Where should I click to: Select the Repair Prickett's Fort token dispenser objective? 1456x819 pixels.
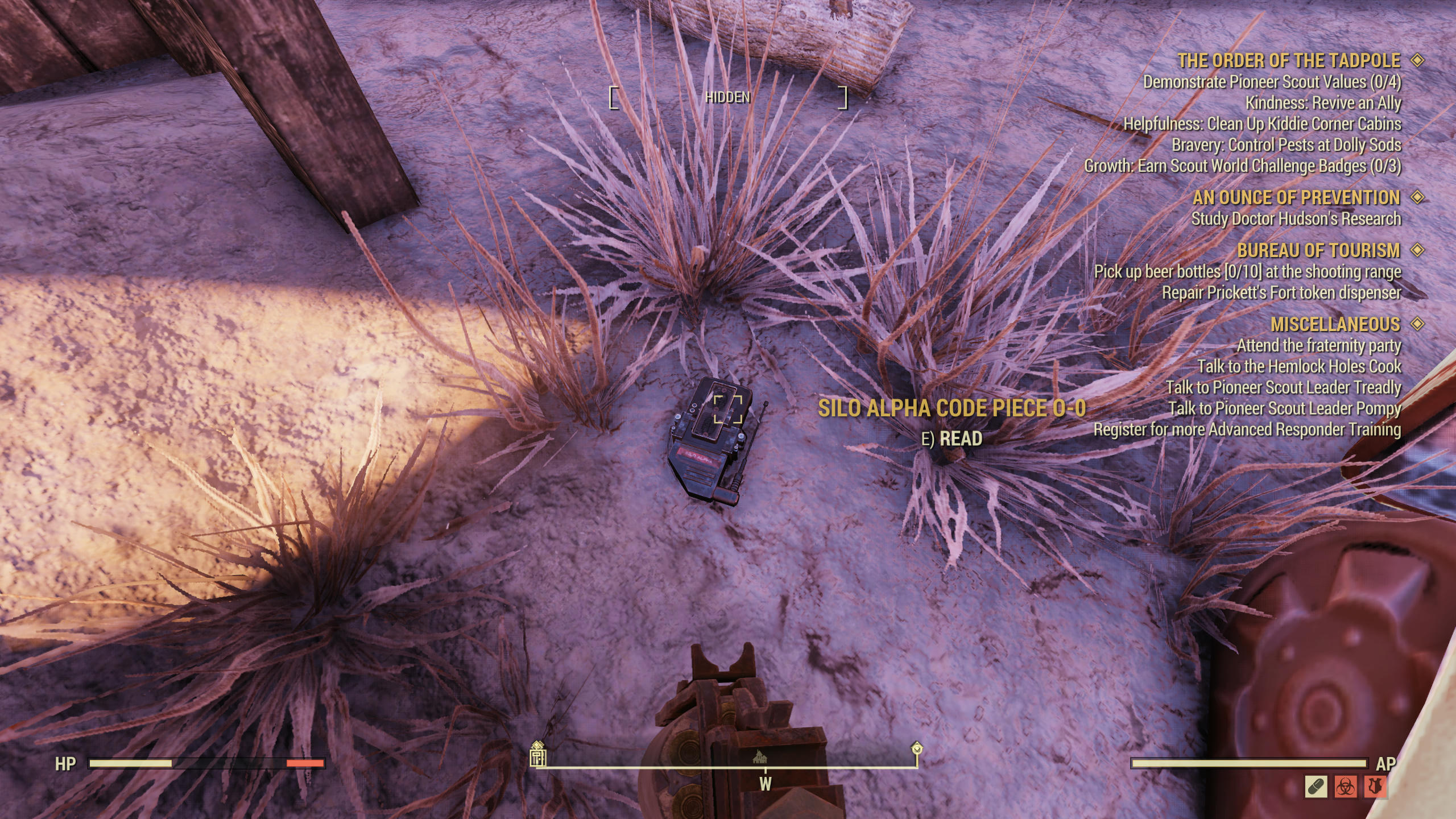click(x=1281, y=293)
